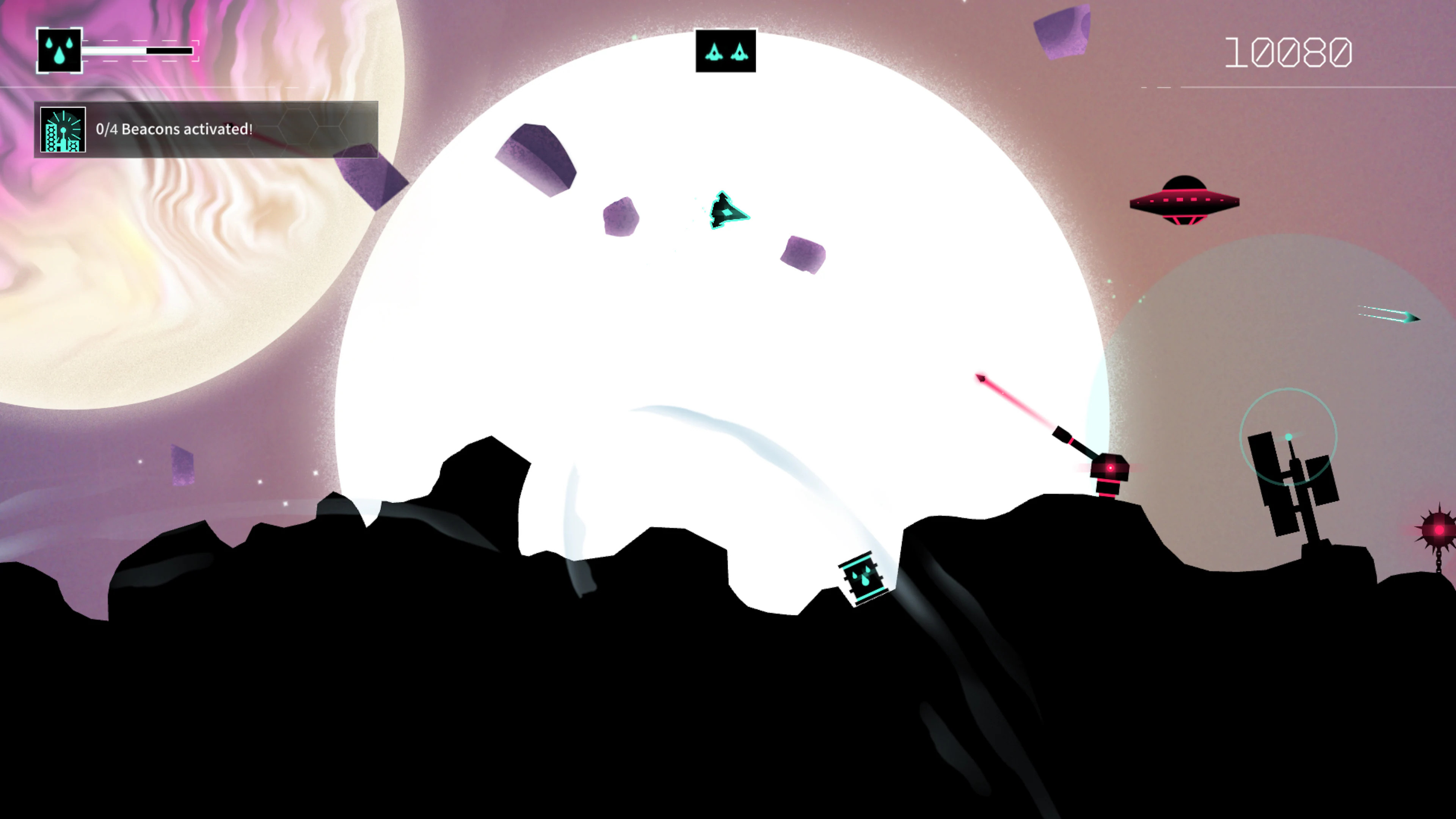
Task: Open the resource meter details
Action: [x=137, y=51]
